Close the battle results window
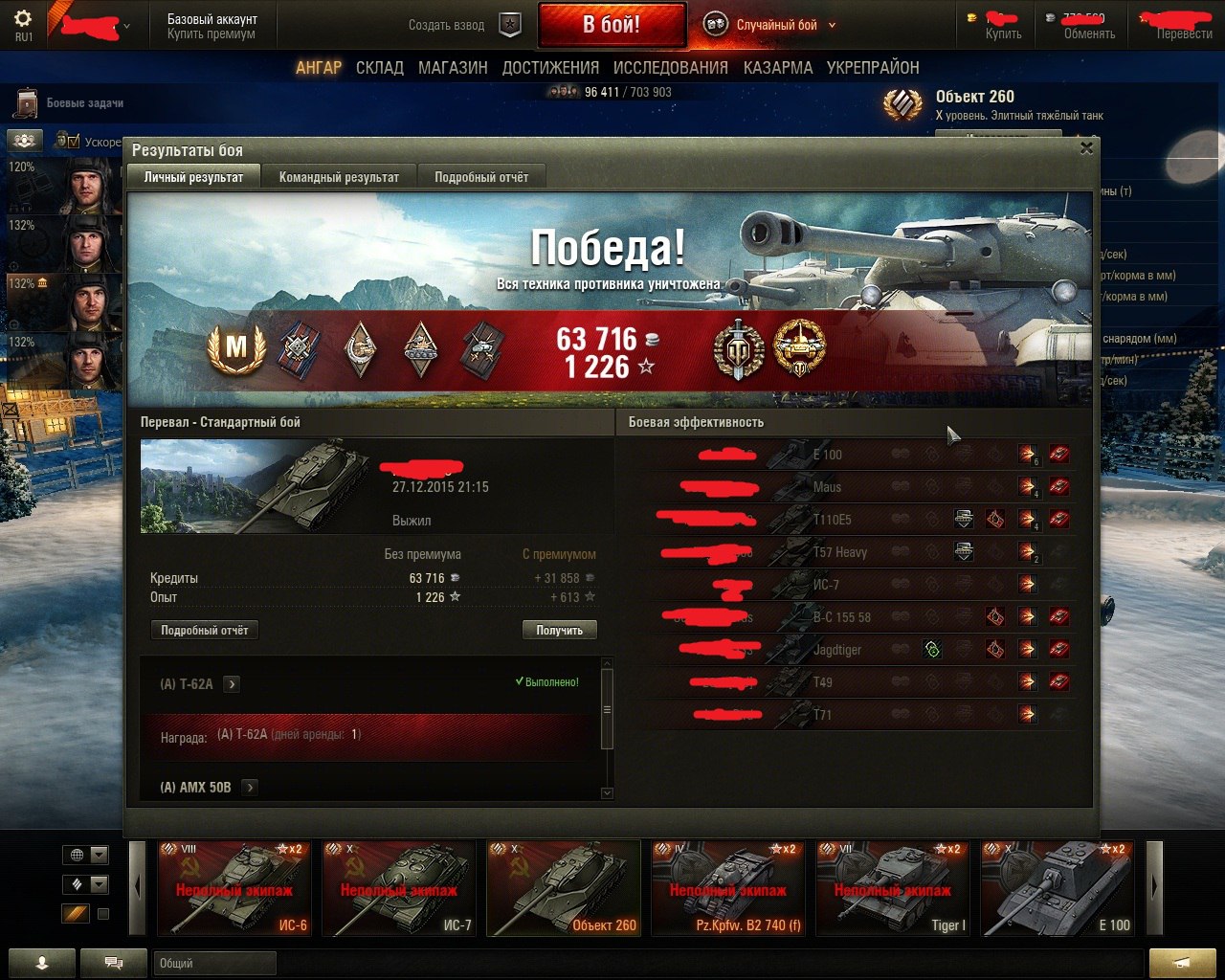 tap(1086, 148)
